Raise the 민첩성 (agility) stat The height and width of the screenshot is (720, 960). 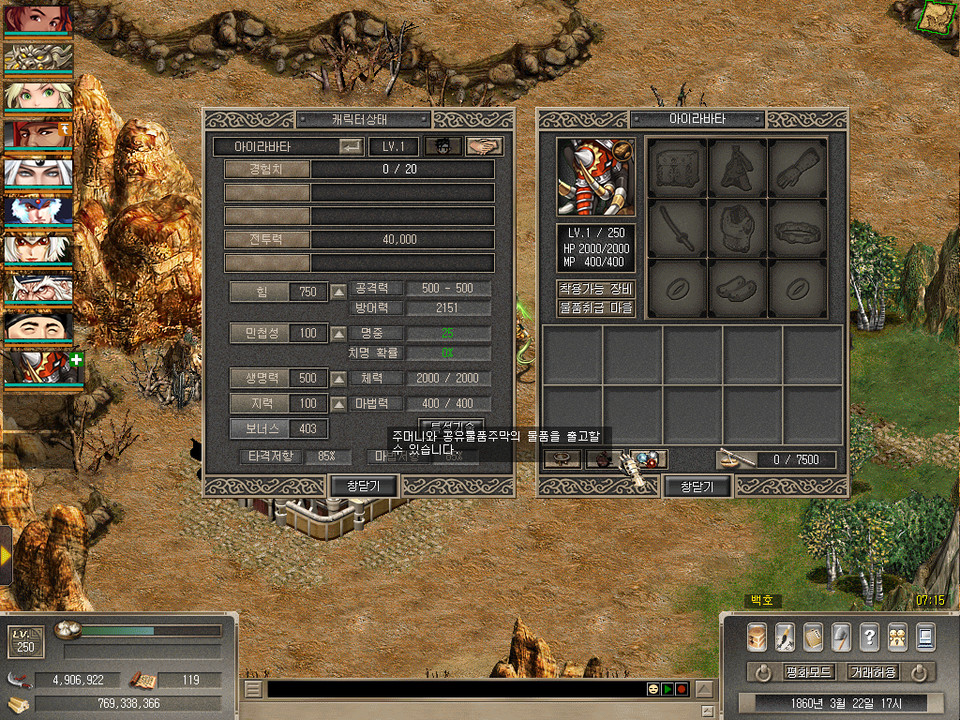pyautogui.click(x=339, y=333)
